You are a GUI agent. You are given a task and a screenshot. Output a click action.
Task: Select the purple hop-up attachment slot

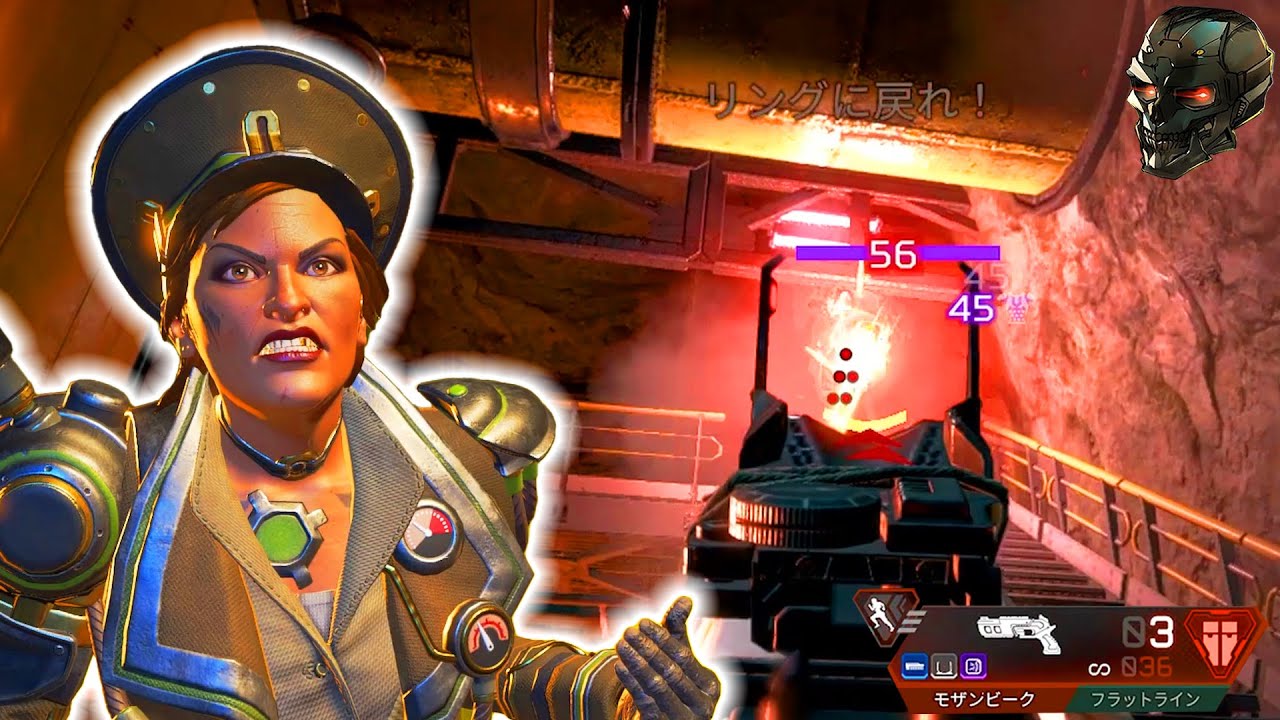click(972, 667)
